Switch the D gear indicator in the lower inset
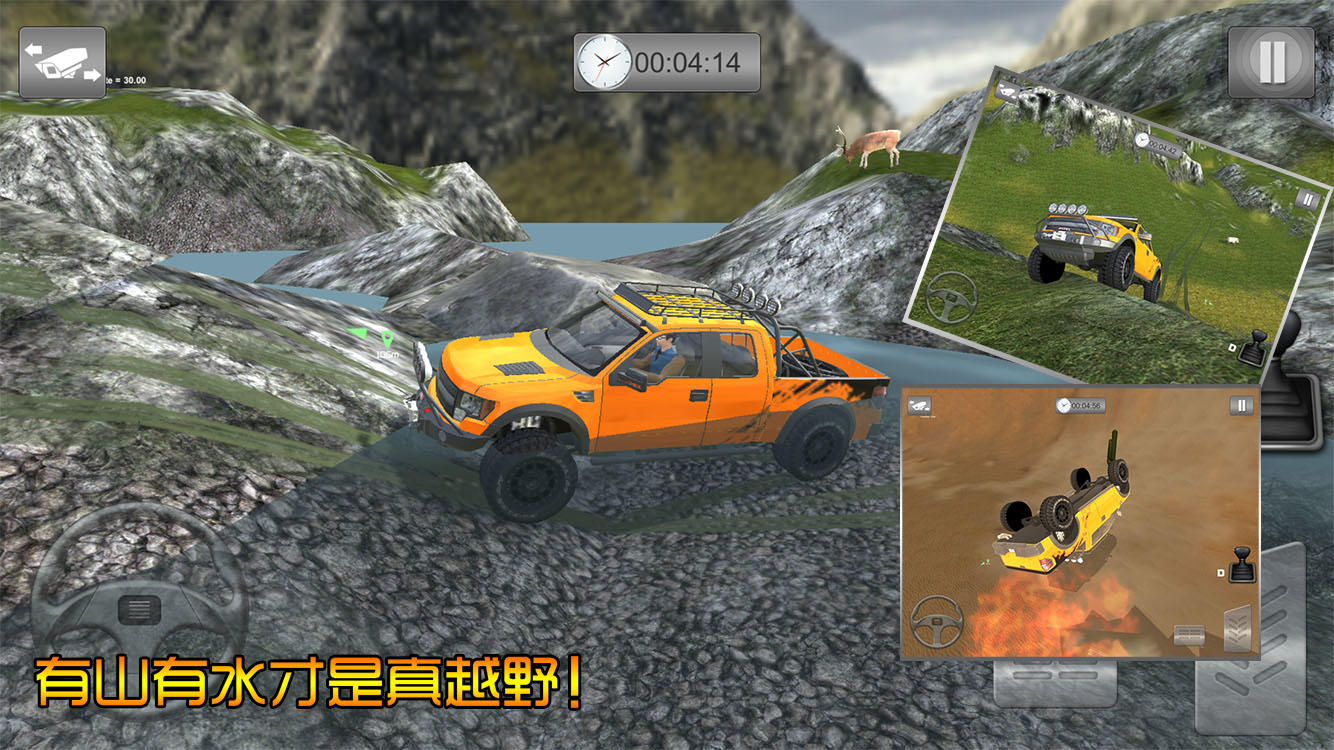The image size is (1334, 750). tap(1220, 574)
